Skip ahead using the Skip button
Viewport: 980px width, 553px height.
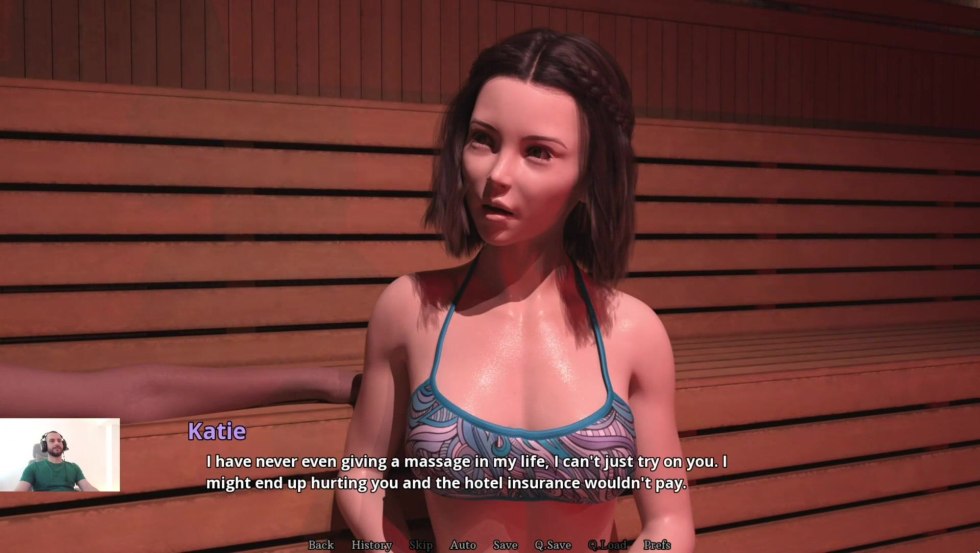[421, 545]
